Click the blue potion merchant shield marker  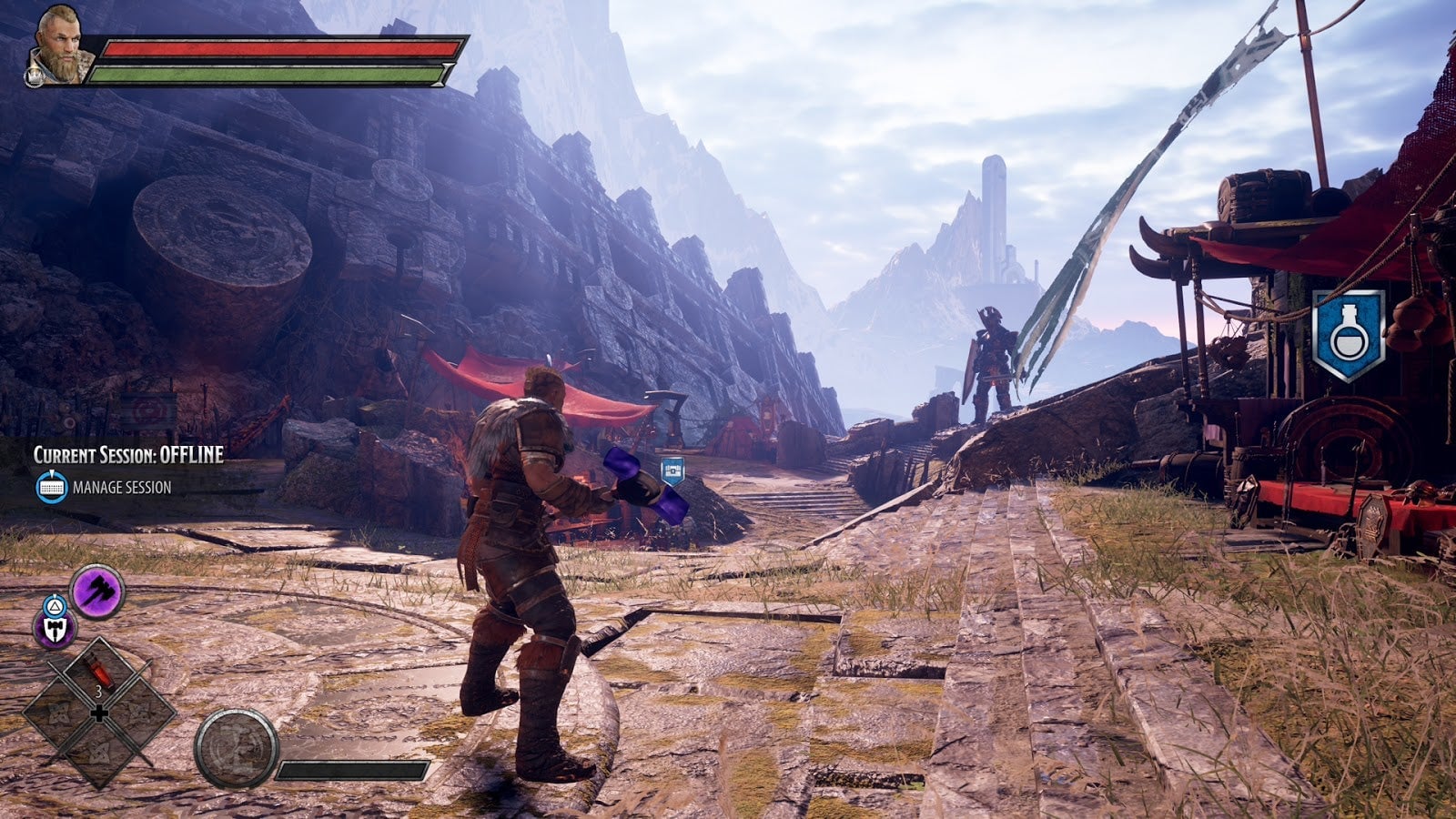[1348, 335]
